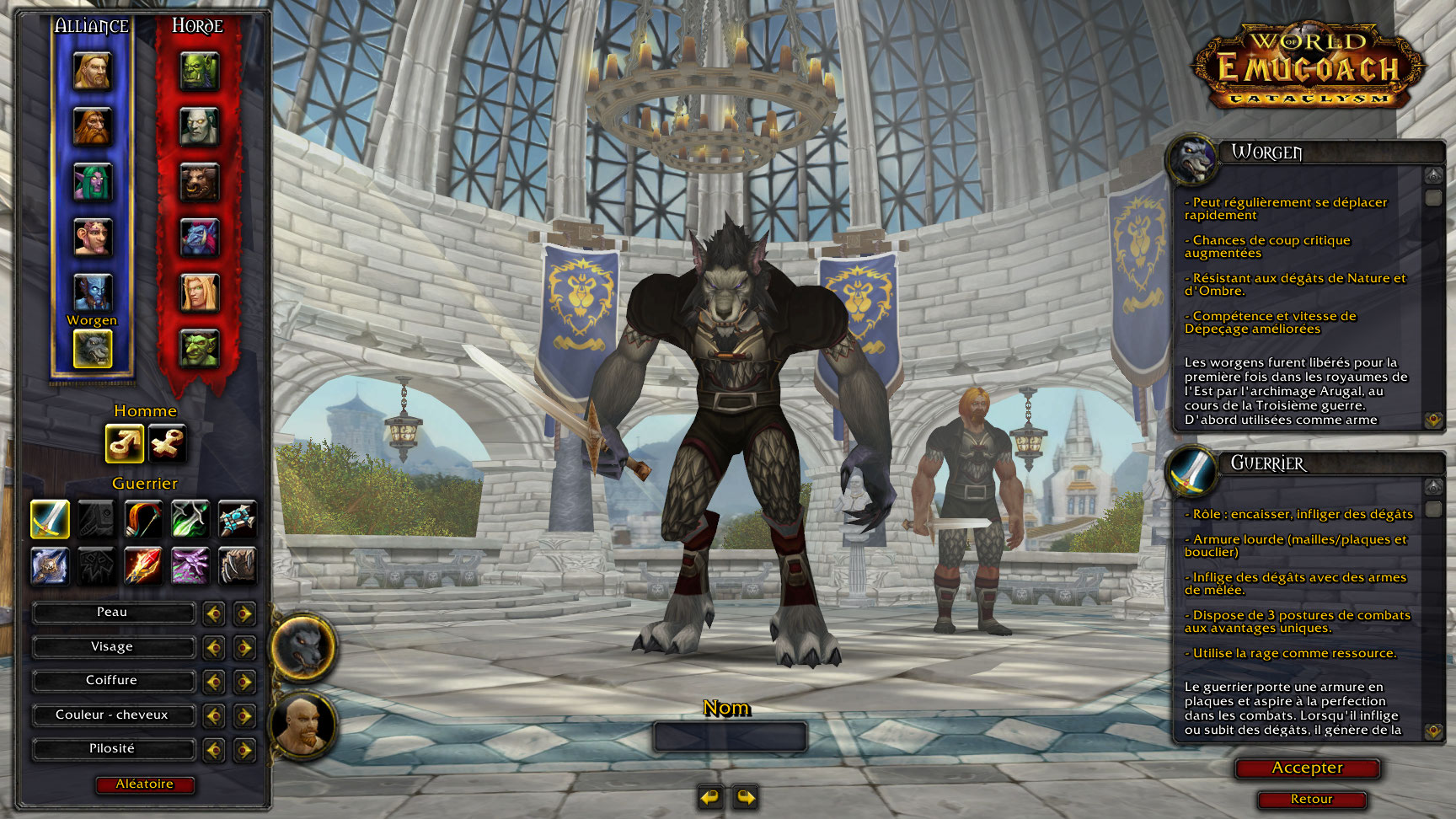Select the Human race portrait
The width and height of the screenshot is (1456, 819).
point(92,72)
